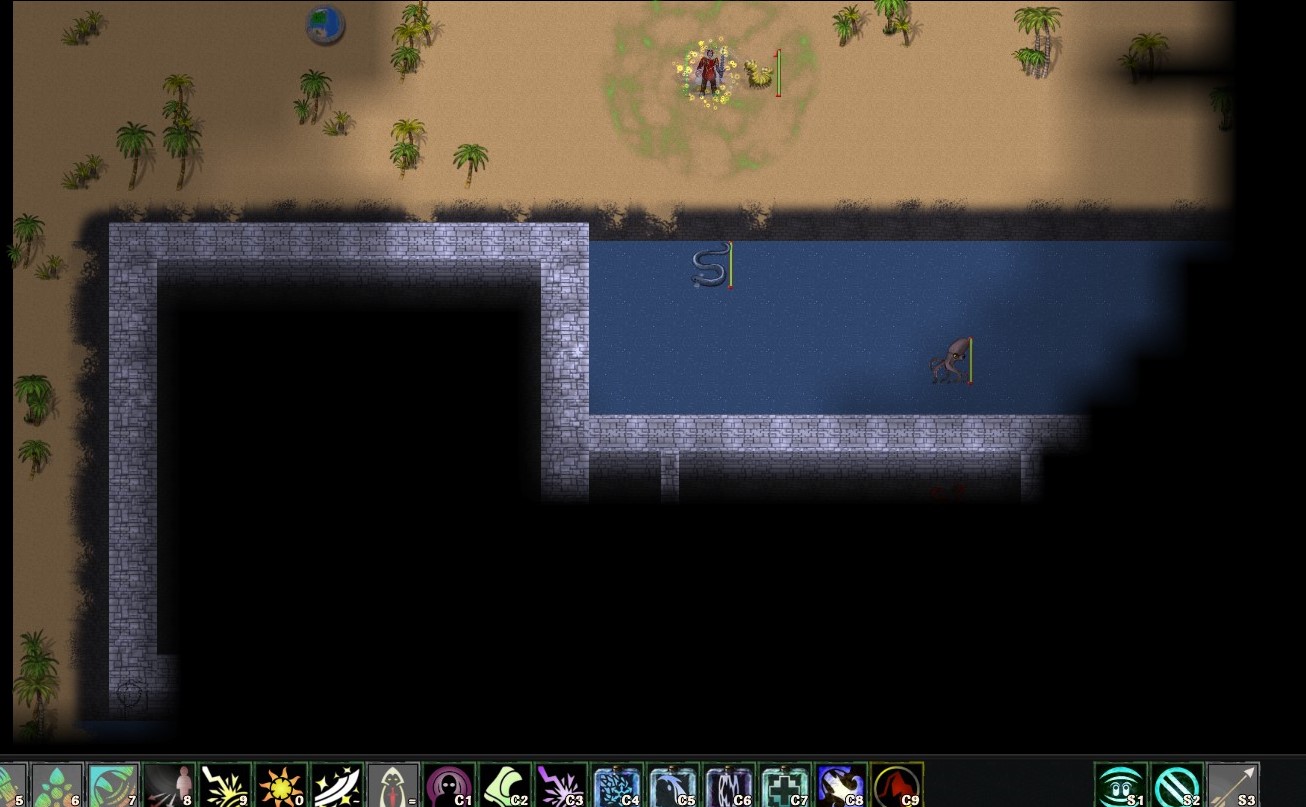
Task: Use the teal crescent skill in slot 7
Action: click(x=112, y=785)
